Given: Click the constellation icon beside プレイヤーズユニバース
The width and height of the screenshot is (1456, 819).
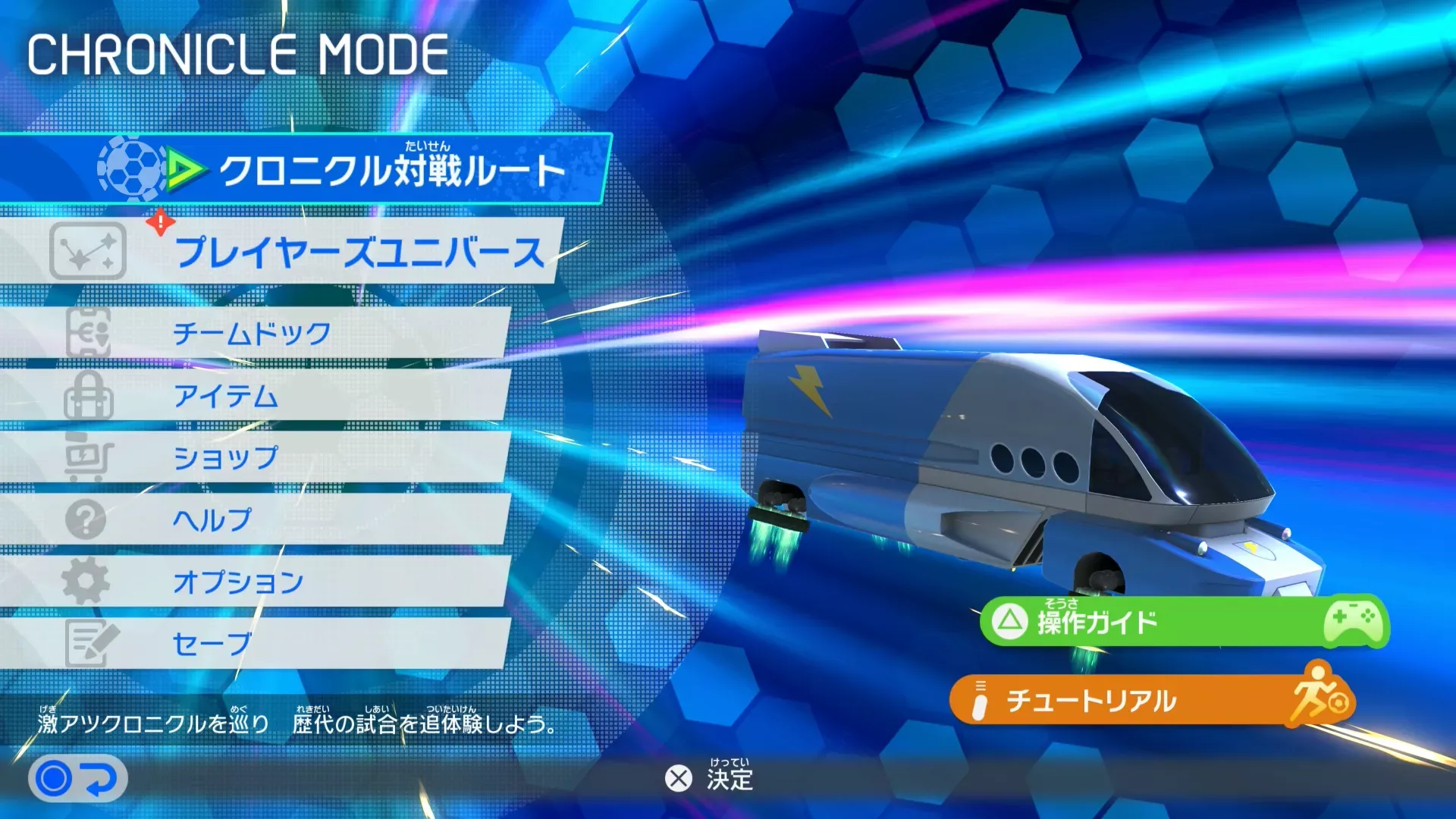Looking at the screenshot, I should tap(90, 250).
